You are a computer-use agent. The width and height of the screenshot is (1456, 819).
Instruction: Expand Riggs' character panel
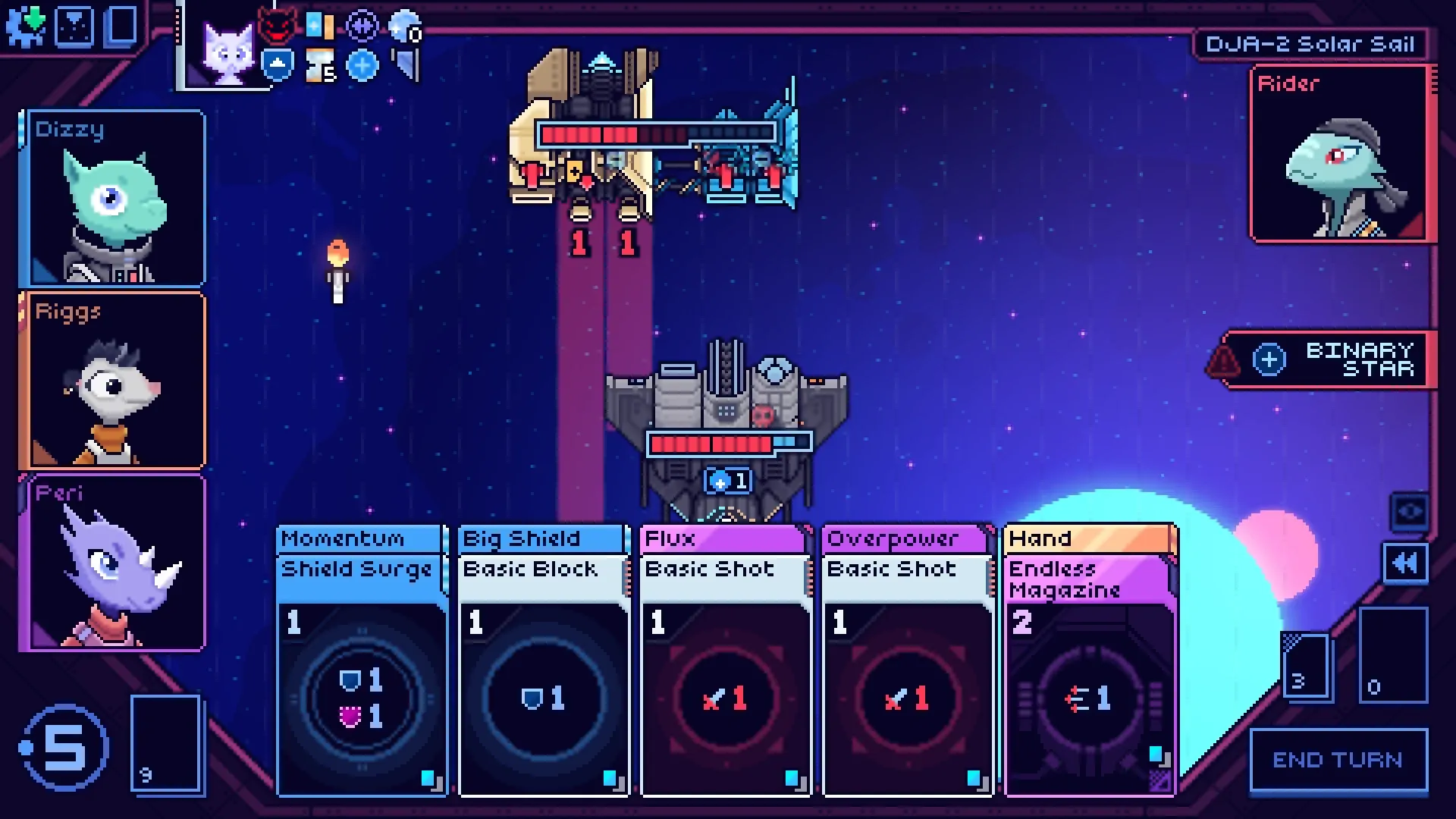(114, 383)
